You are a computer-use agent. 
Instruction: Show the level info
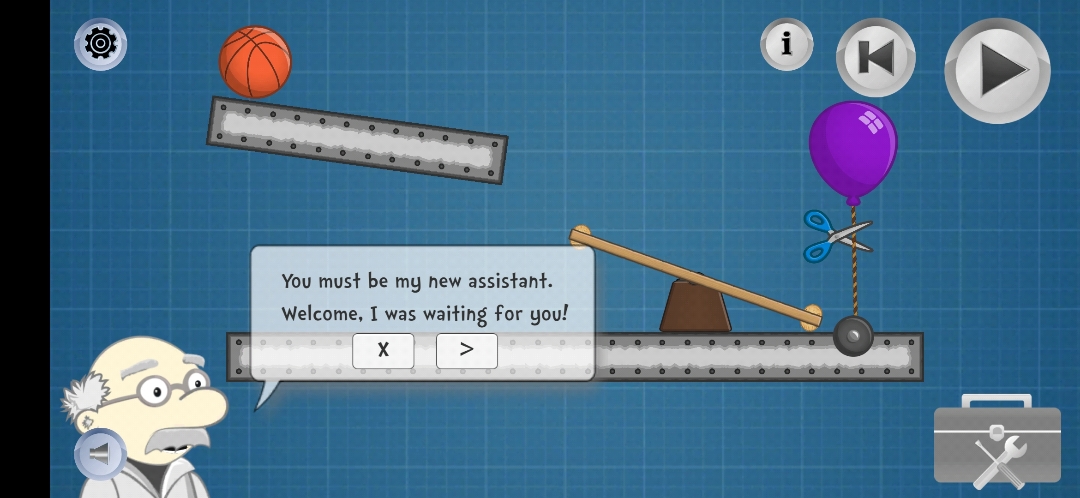pyautogui.click(x=786, y=44)
